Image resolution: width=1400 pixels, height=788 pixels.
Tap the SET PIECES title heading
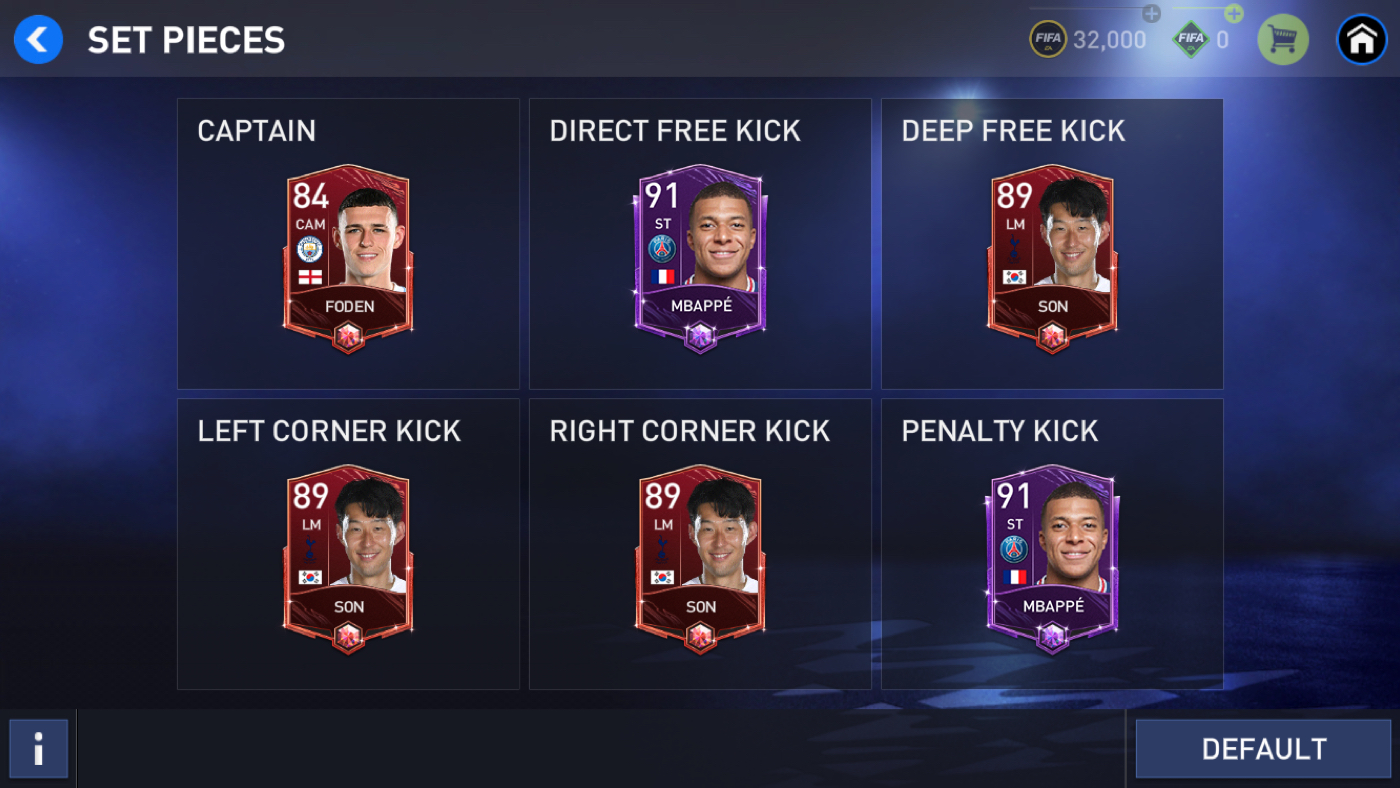click(x=186, y=40)
